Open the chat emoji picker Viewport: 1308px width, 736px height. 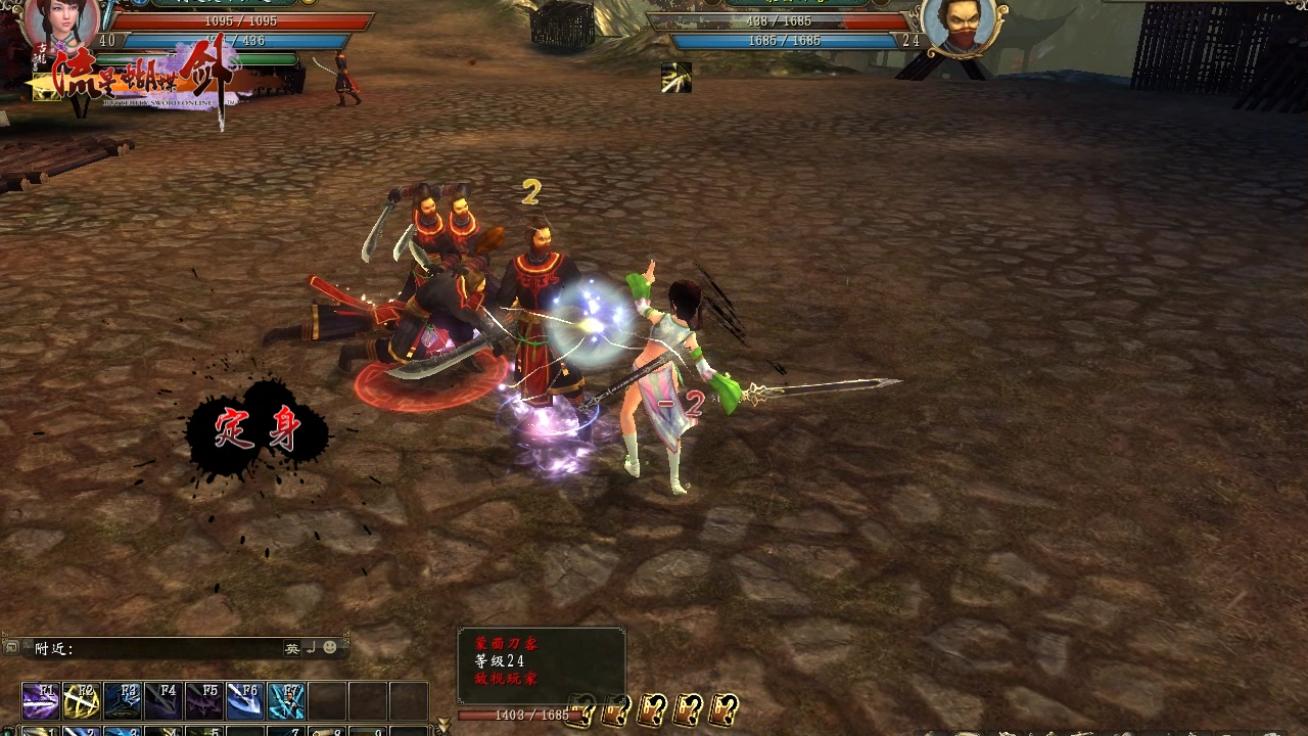coord(330,648)
